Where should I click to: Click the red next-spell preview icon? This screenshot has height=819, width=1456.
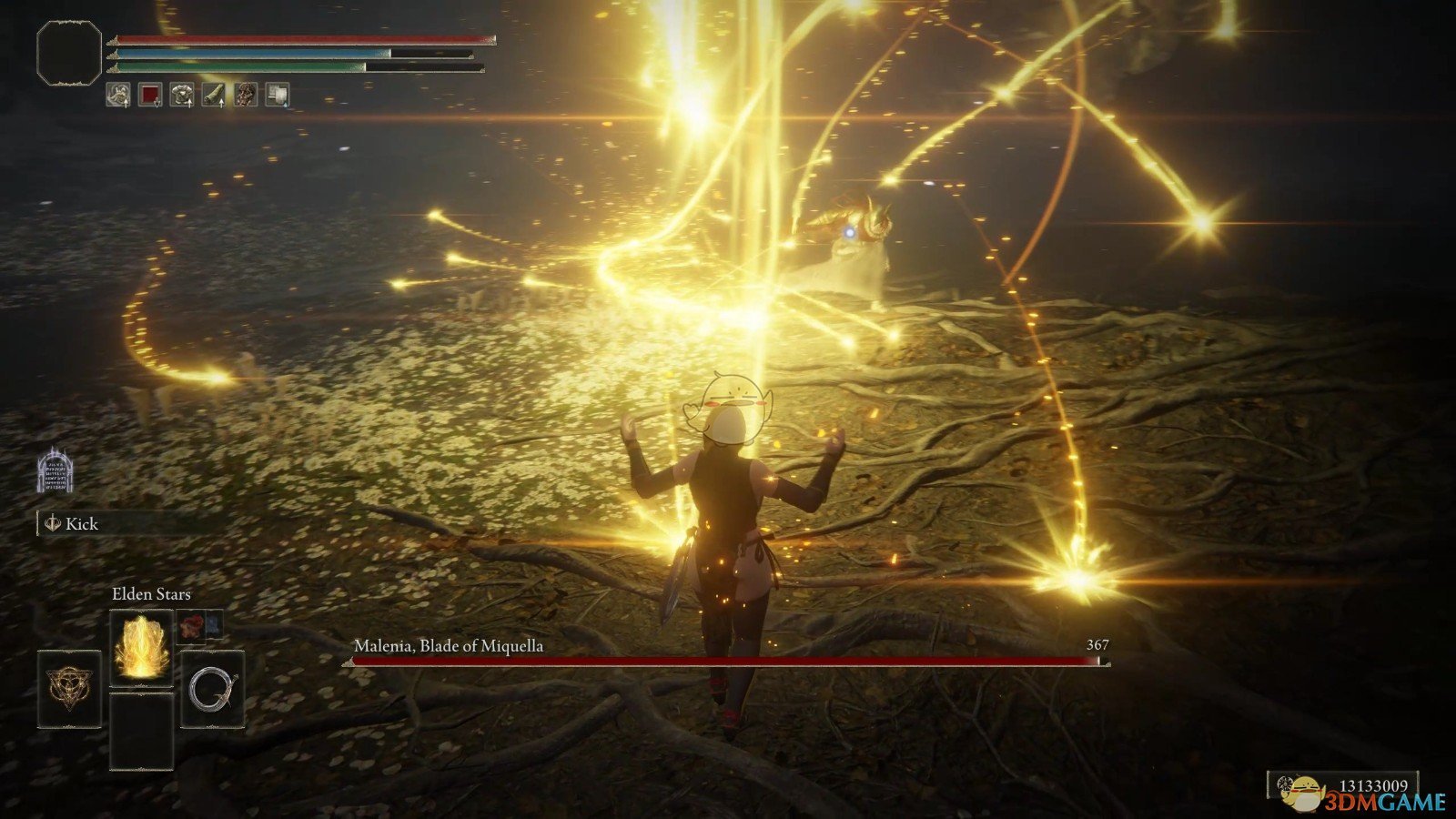(x=192, y=625)
